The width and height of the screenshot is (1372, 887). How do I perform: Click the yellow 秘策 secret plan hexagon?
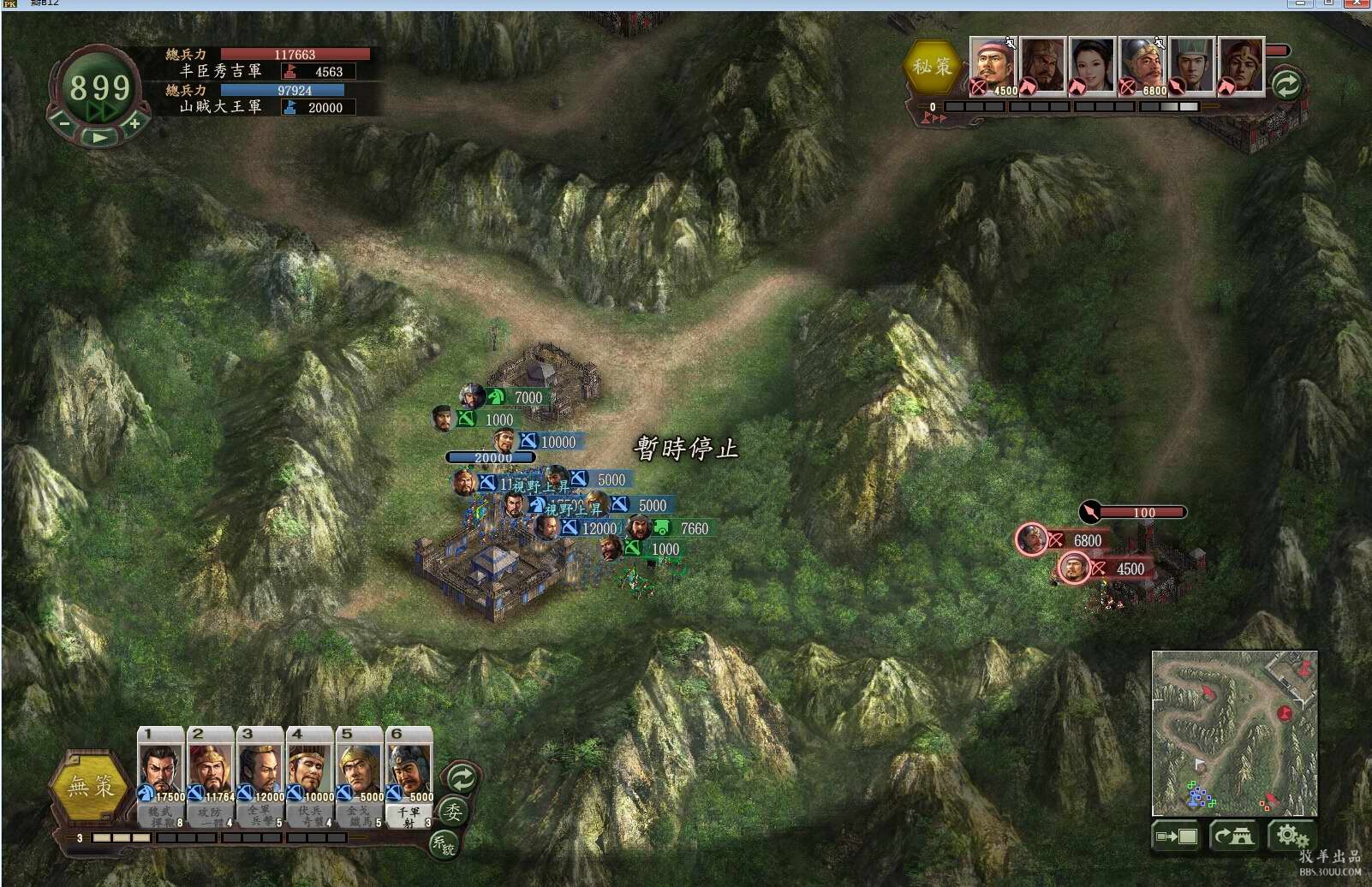[932, 66]
